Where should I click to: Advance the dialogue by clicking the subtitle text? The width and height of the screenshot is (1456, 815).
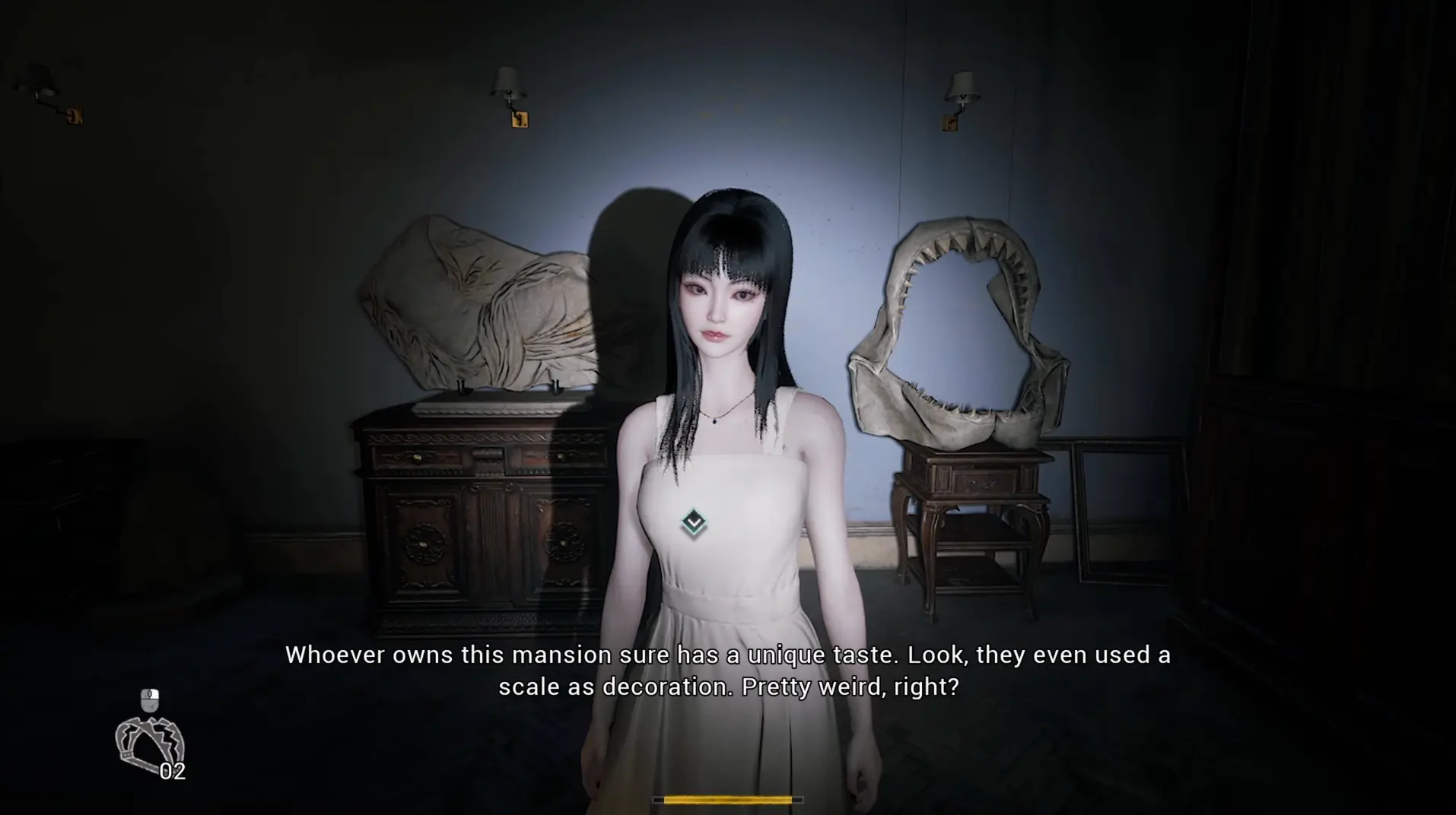coord(727,669)
